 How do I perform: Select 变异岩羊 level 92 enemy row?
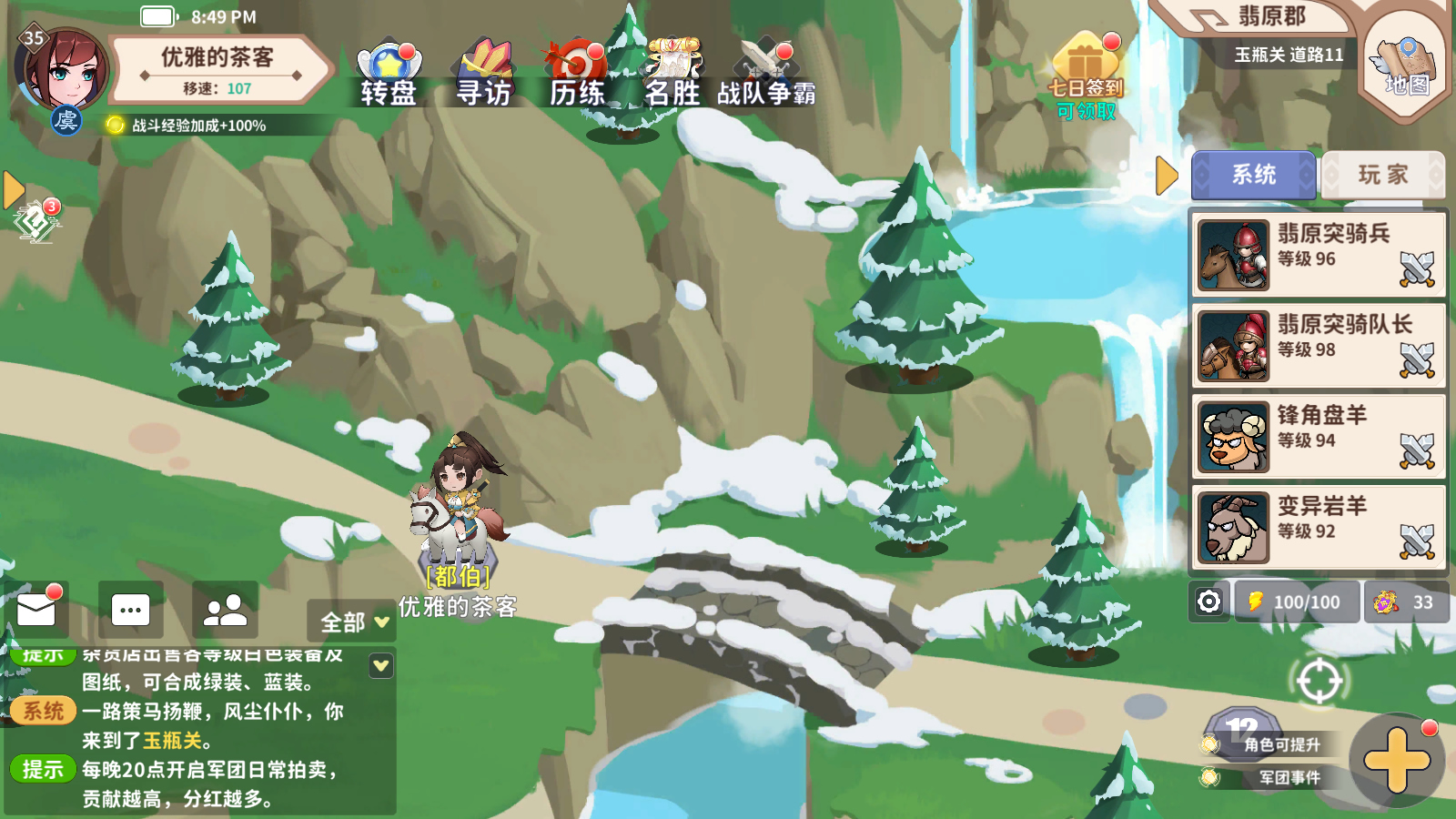point(1318,528)
